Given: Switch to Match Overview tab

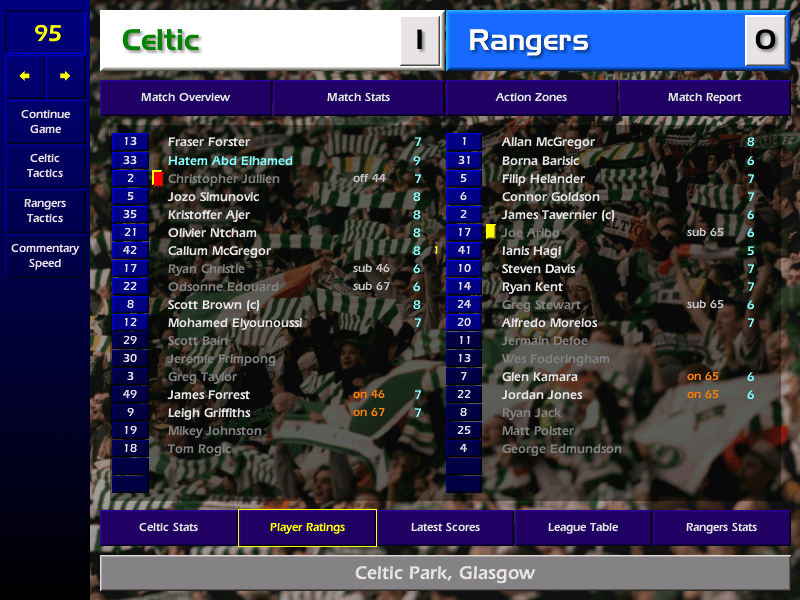Looking at the screenshot, I should pyautogui.click(x=185, y=98).
